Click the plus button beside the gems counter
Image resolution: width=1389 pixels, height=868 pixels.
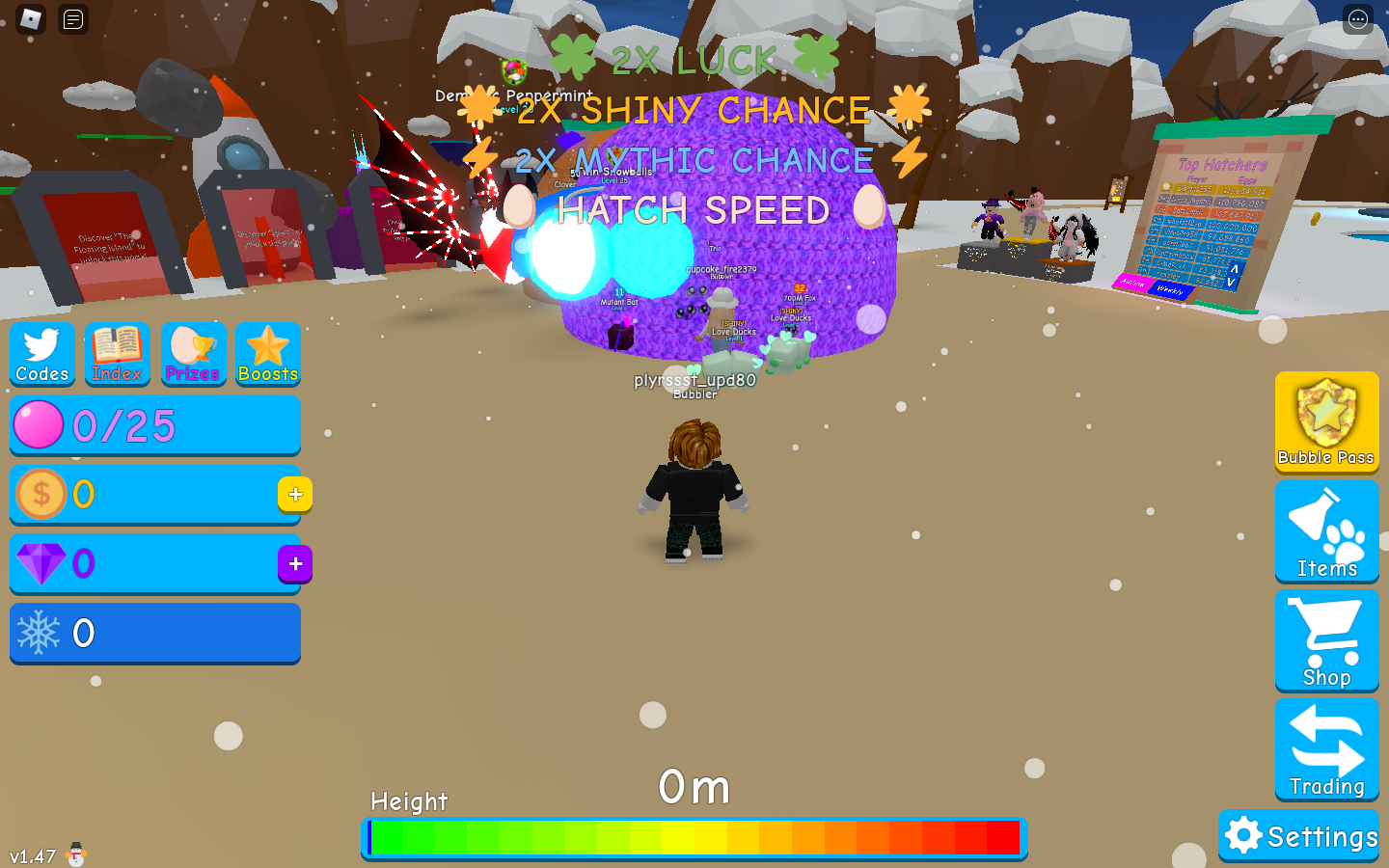pyautogui.click(x=295, y=564)
